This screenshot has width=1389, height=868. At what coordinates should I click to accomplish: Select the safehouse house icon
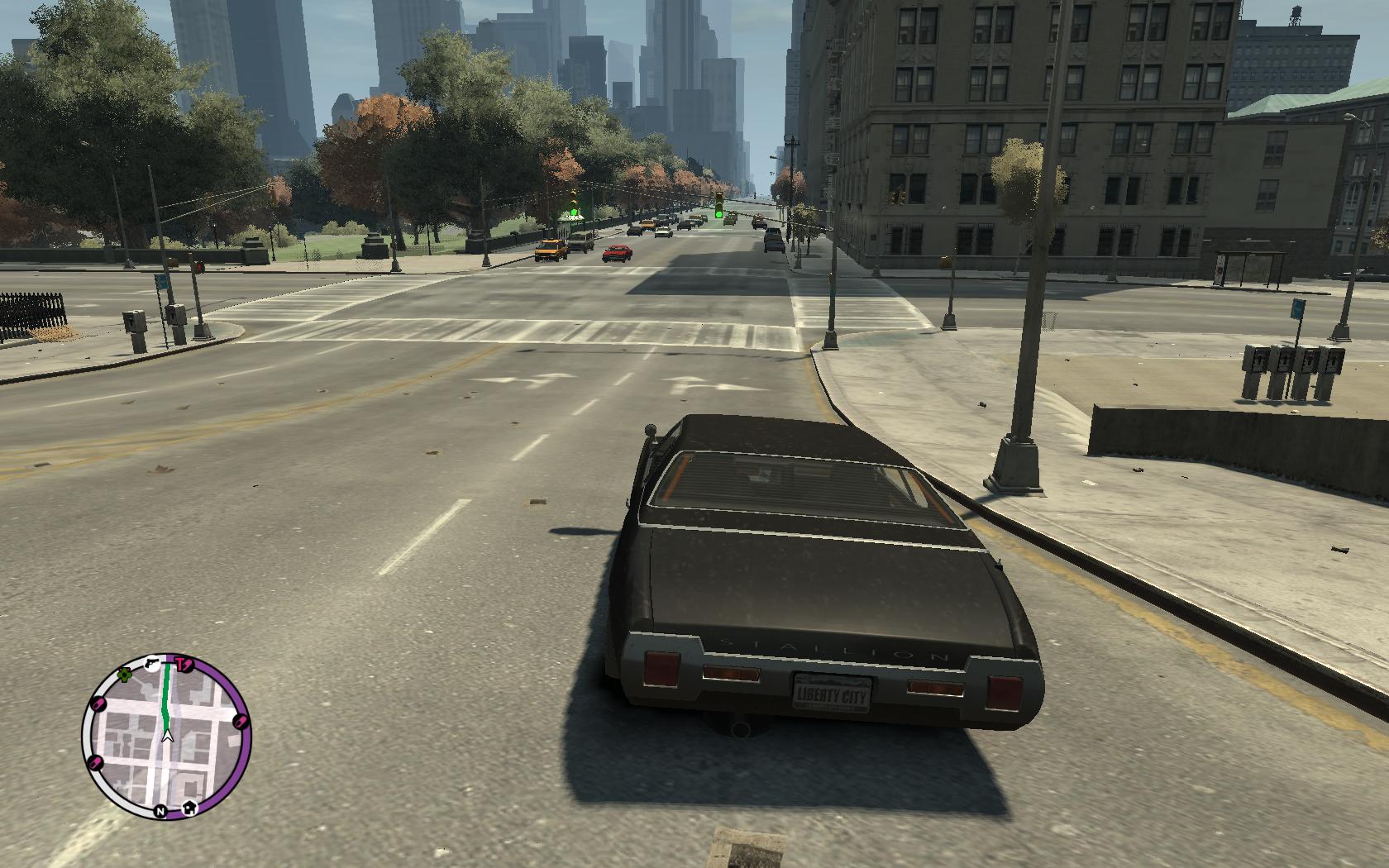click(190, 806)
